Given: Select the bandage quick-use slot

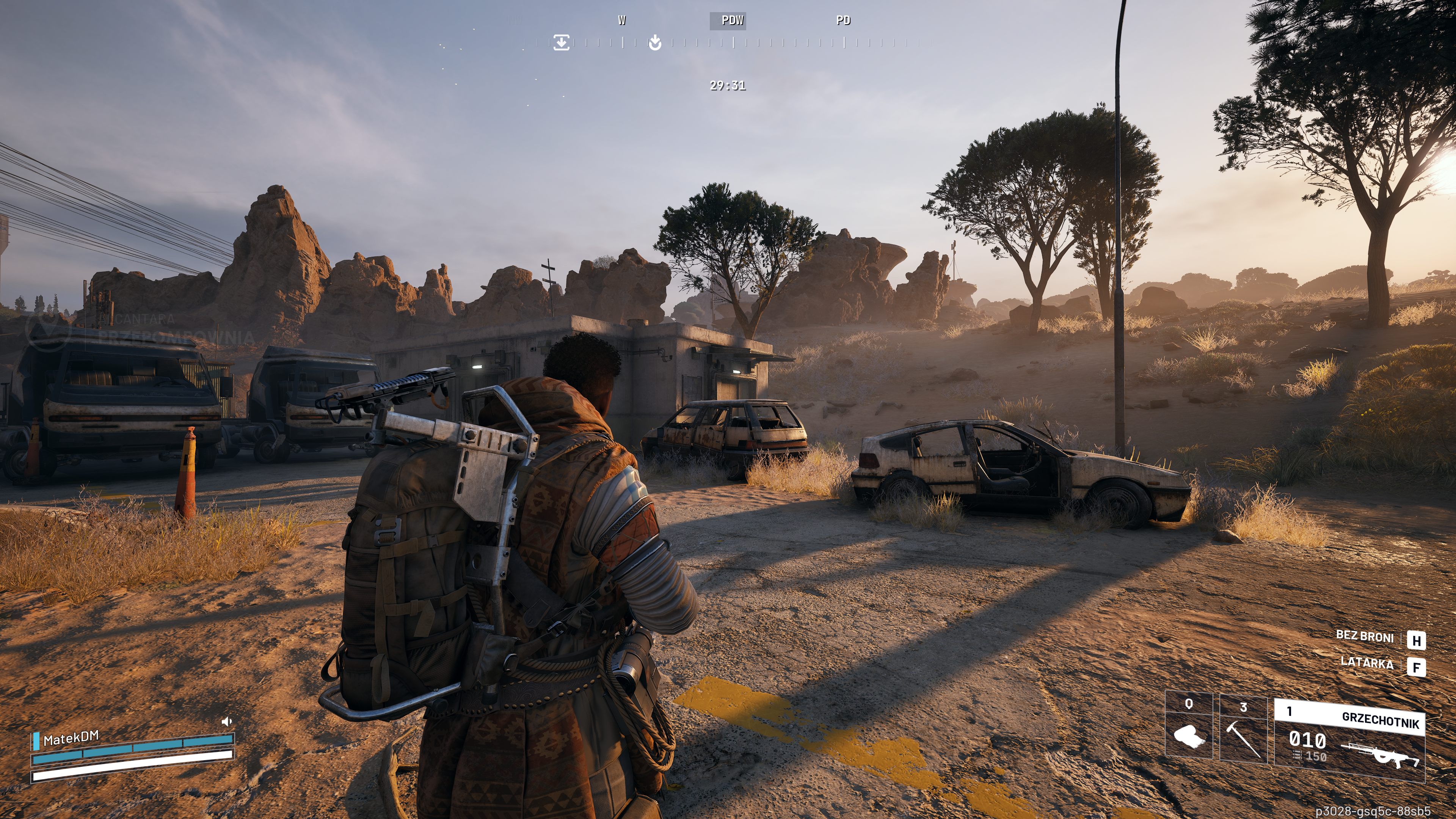Looking at the screenshot, I should click(x=1189, y=729).
